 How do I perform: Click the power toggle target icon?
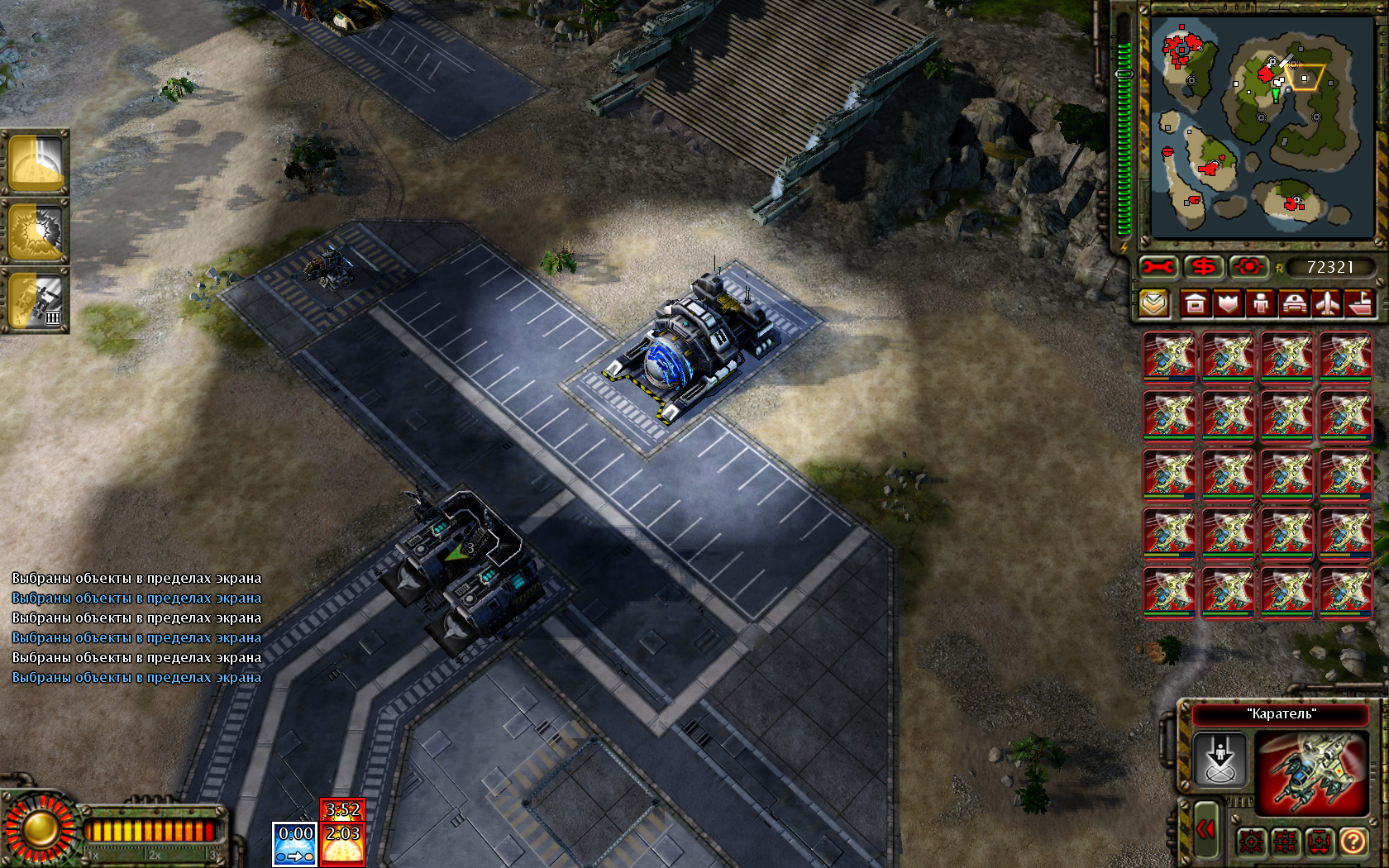(x=1248, y=265)
